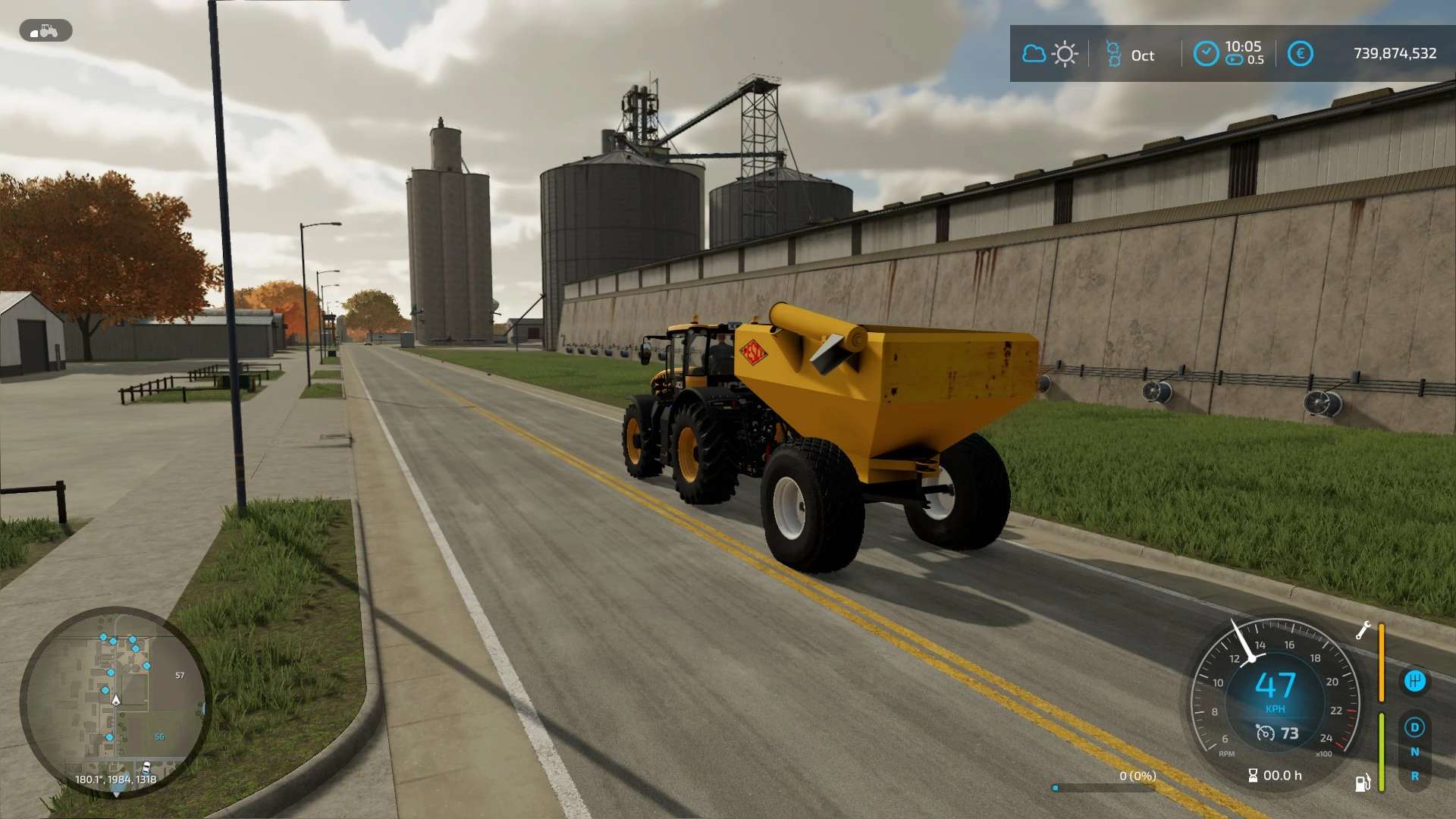
Task: Click the blue gearshift mode icon
Action: pos(1414,681)
